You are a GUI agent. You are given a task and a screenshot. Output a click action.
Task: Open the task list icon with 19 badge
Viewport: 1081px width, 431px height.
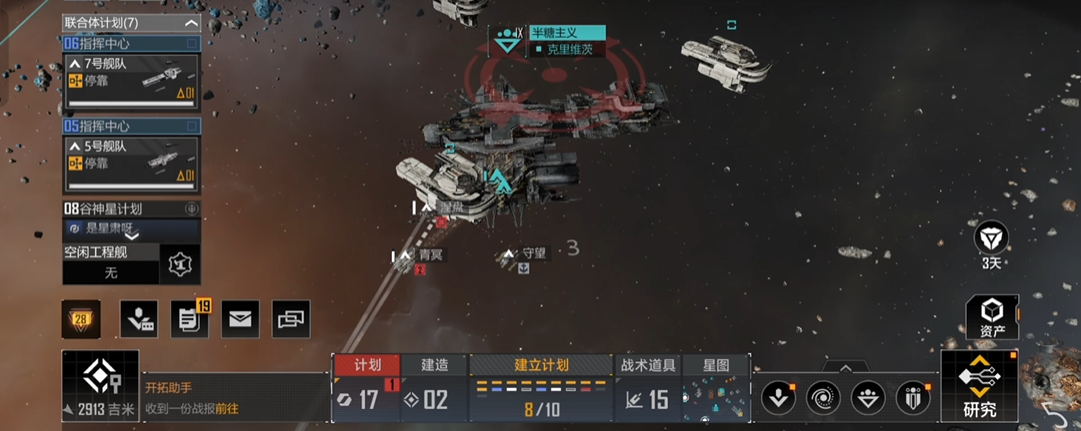(x=188, y=319)
